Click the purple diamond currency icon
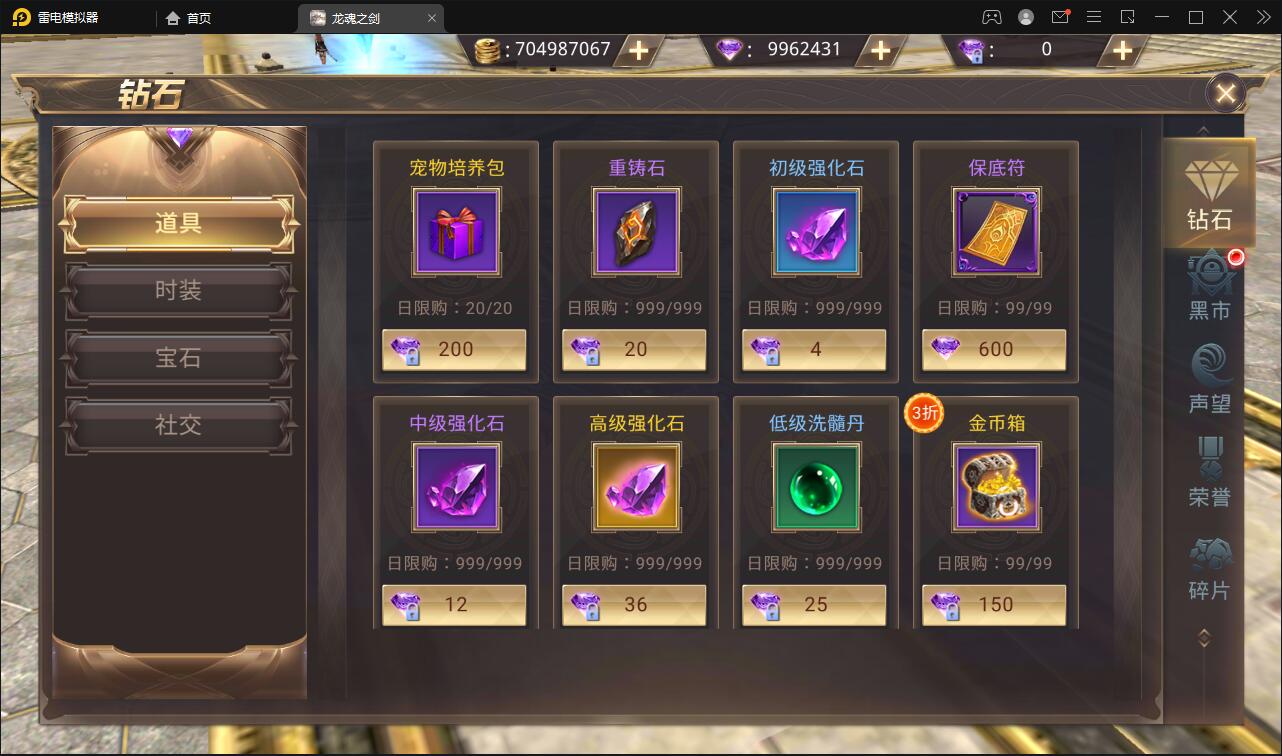 729,49
